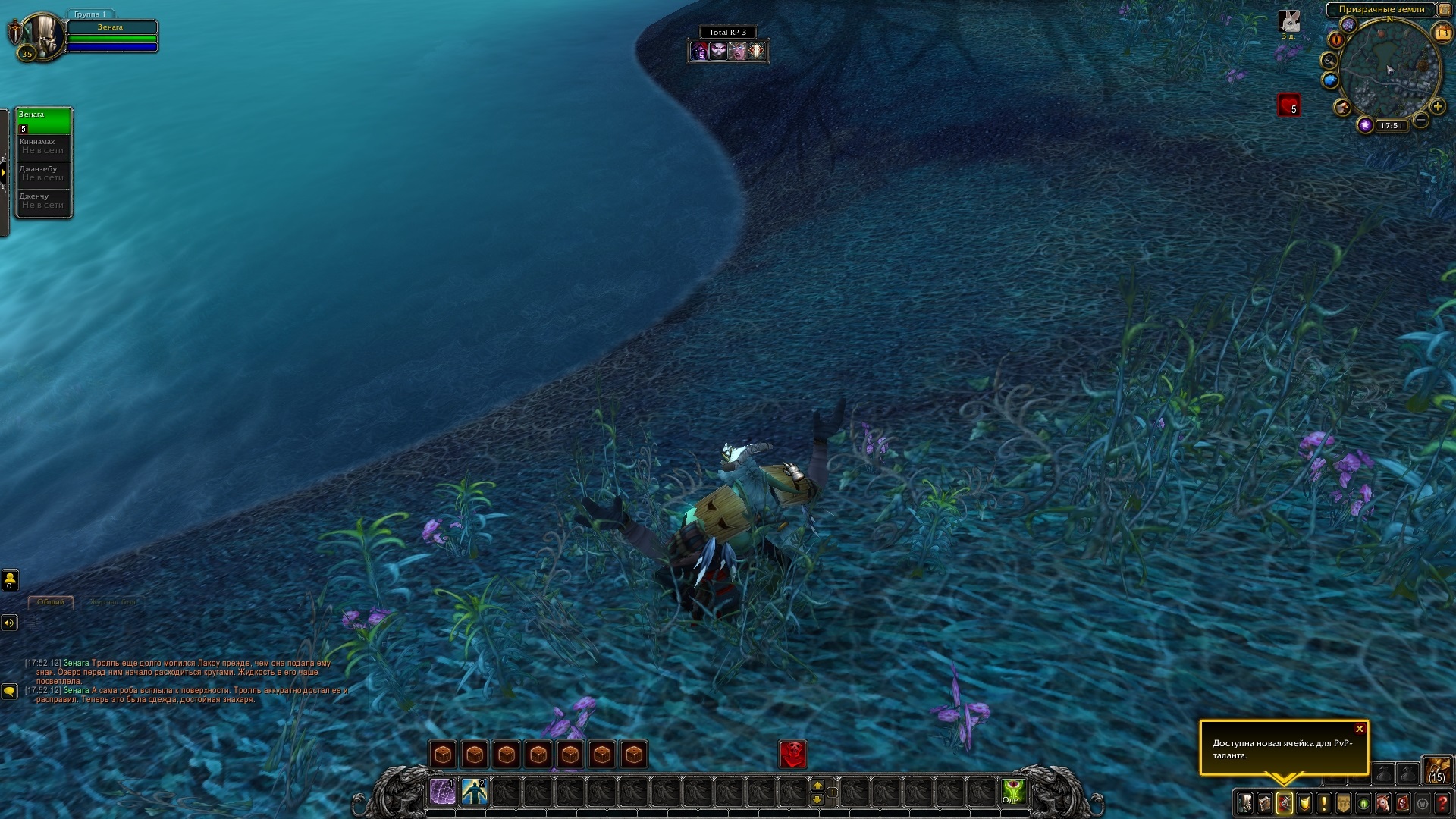Open the quest log exclamation mark button
The image size is (1456, 819).
tap(1324, 802)
